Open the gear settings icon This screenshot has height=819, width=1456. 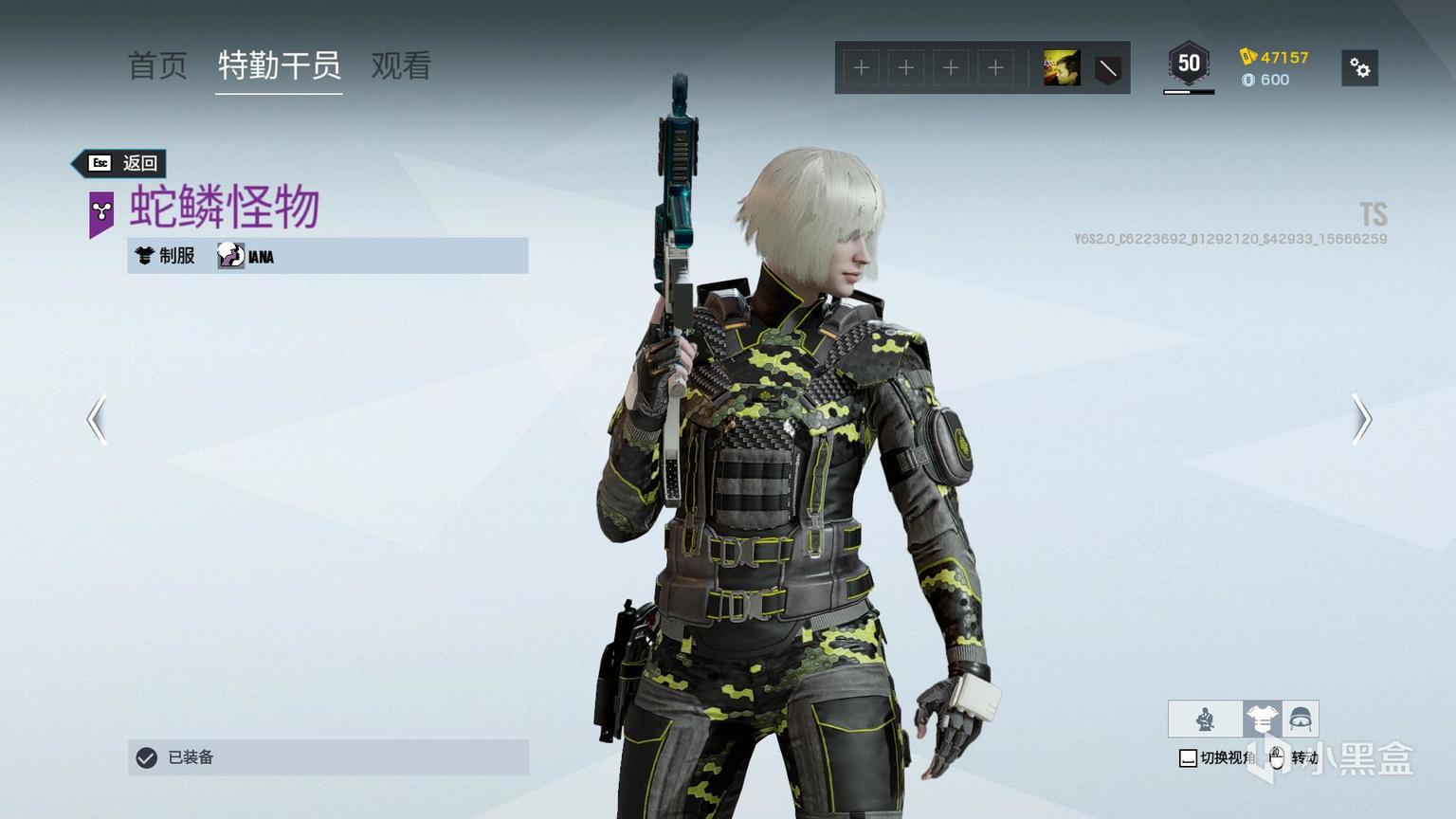click(x=1359, y=68)
